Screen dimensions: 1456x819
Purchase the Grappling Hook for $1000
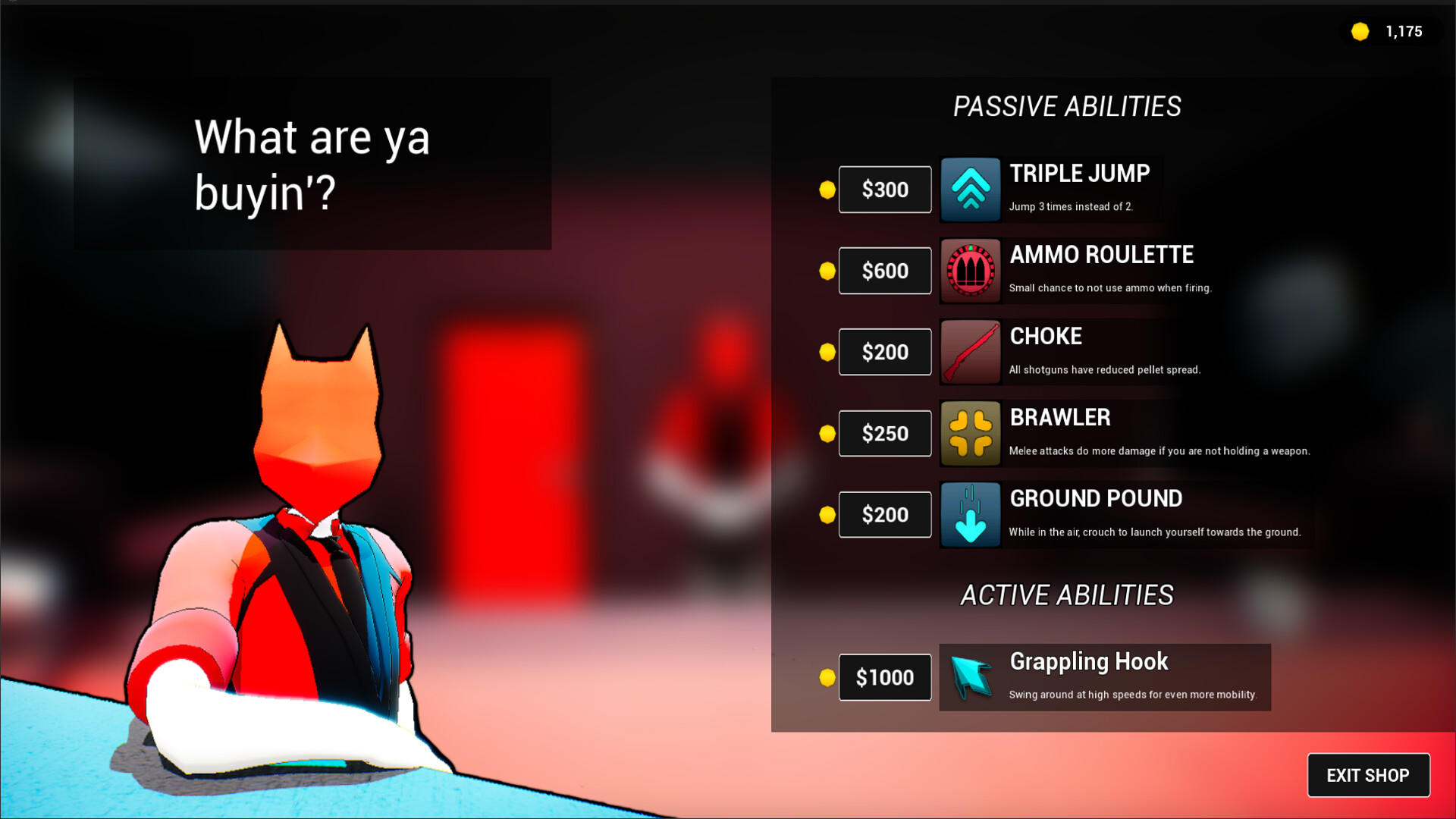click(x=884, y=677)
